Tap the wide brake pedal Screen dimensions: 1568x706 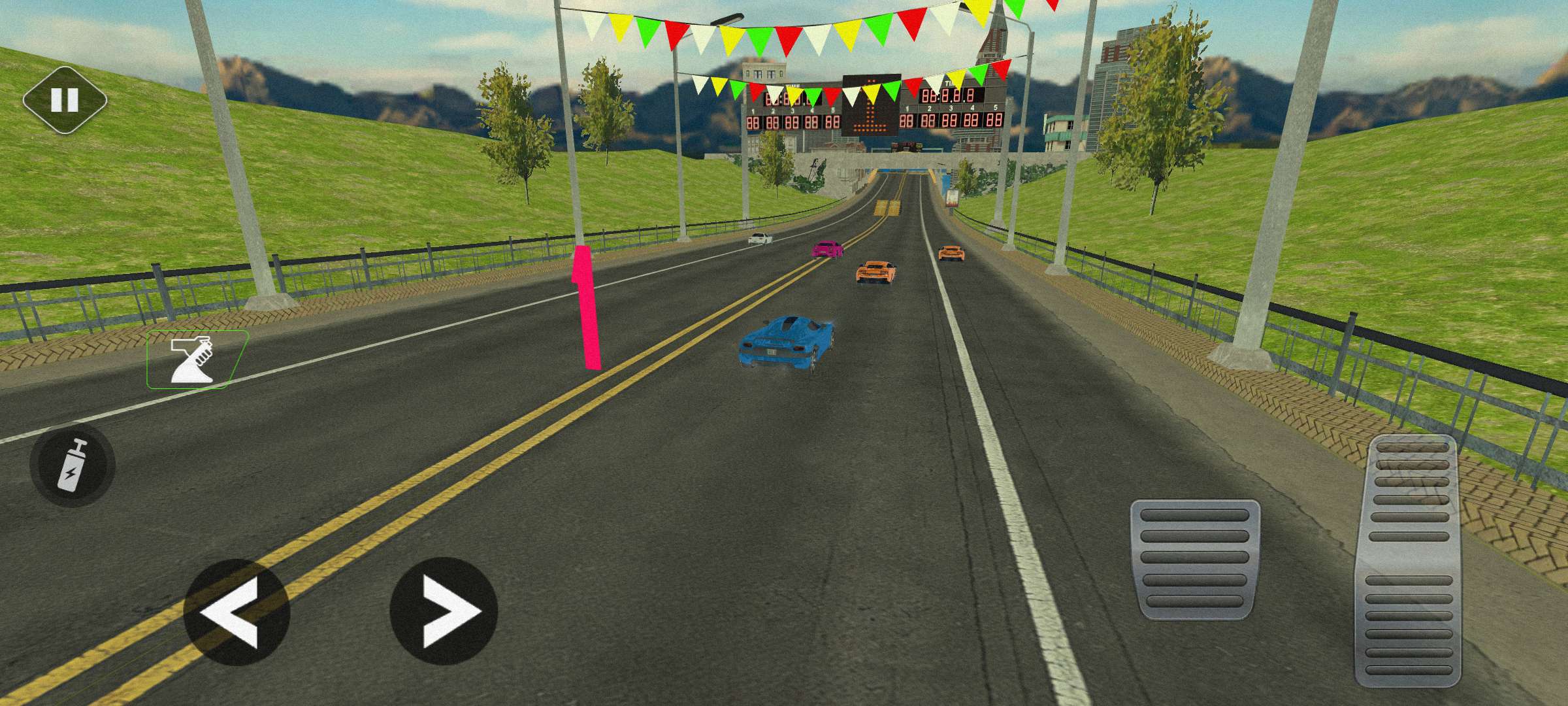(x=1195, y=558)
